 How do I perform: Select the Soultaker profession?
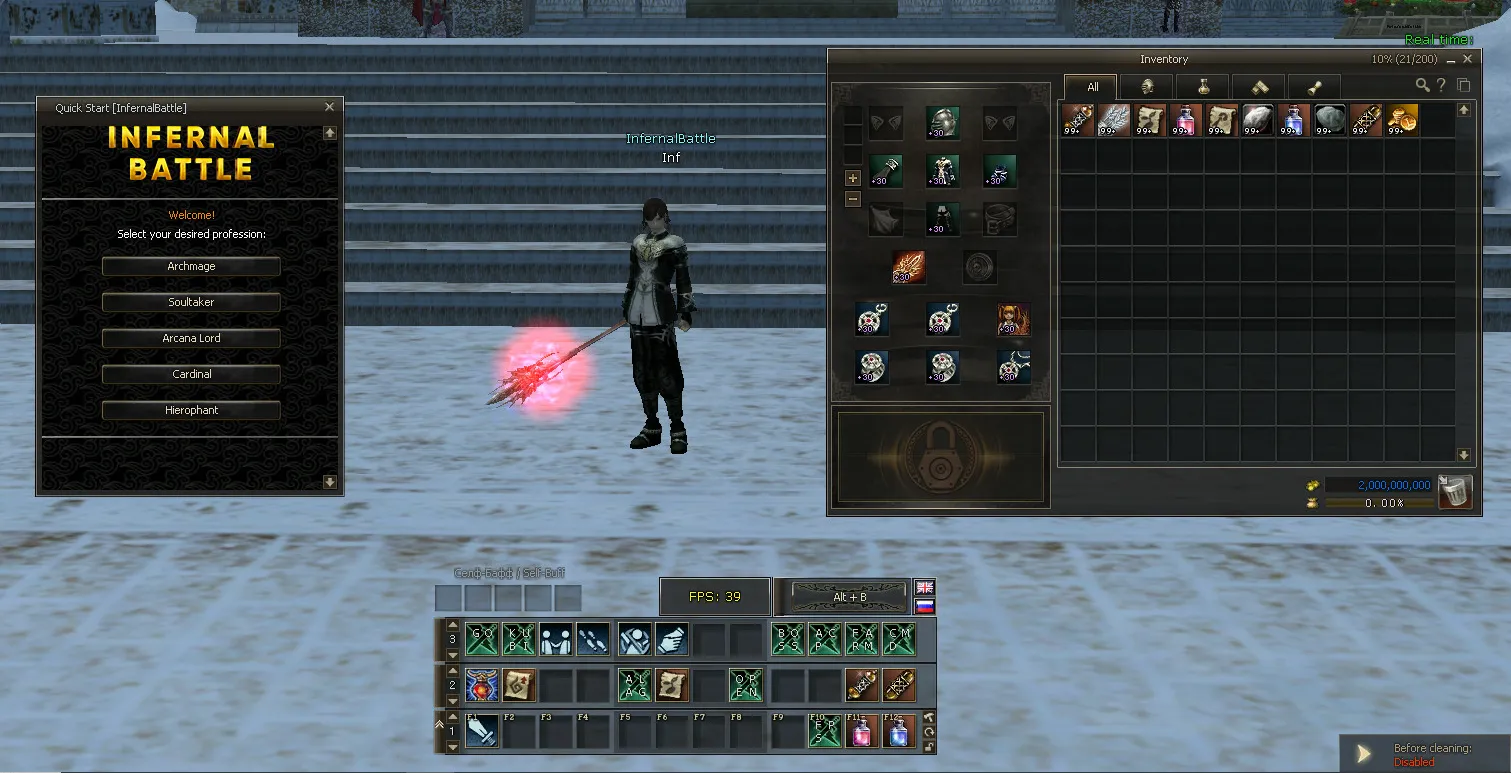[x=191, y=302]
